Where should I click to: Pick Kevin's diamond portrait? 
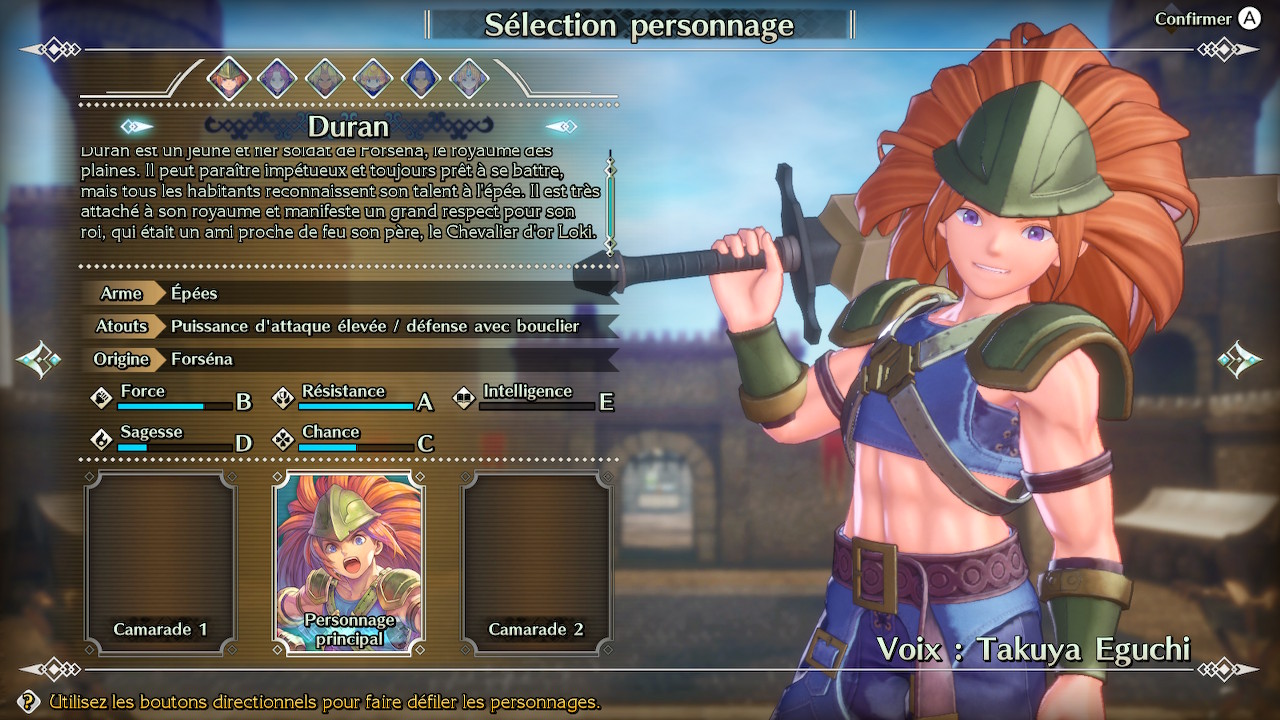(325, 78)
